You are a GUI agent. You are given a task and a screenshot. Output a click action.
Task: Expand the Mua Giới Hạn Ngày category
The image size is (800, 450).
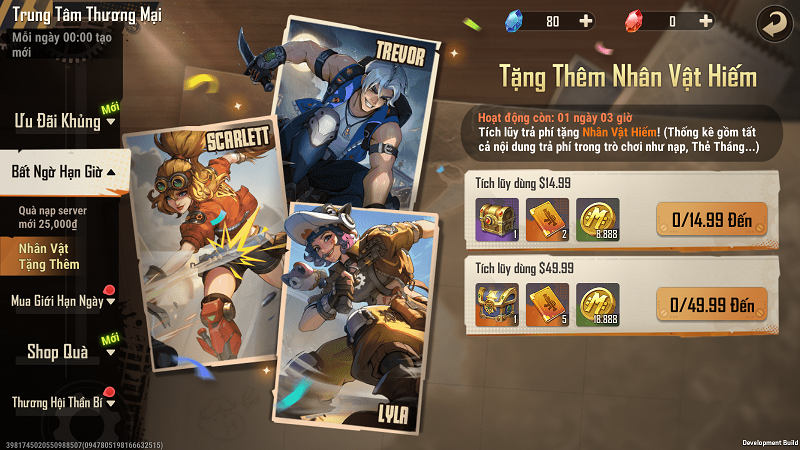[62, 300]
